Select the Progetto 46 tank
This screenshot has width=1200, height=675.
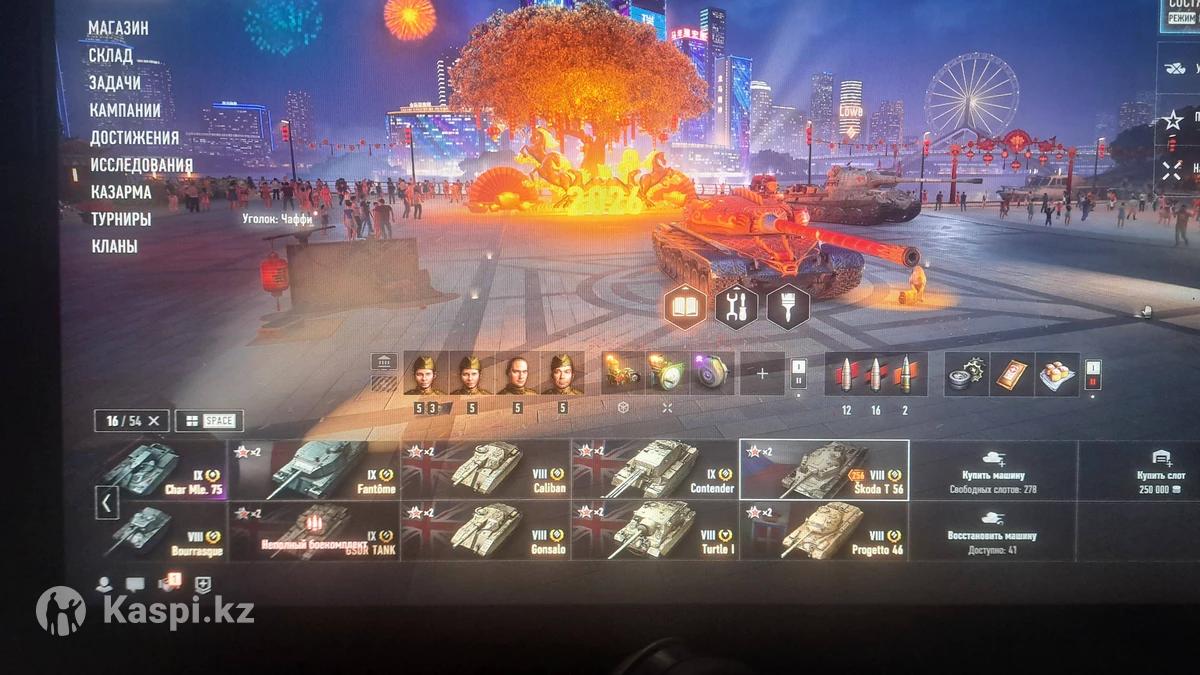tap(825, 531)
